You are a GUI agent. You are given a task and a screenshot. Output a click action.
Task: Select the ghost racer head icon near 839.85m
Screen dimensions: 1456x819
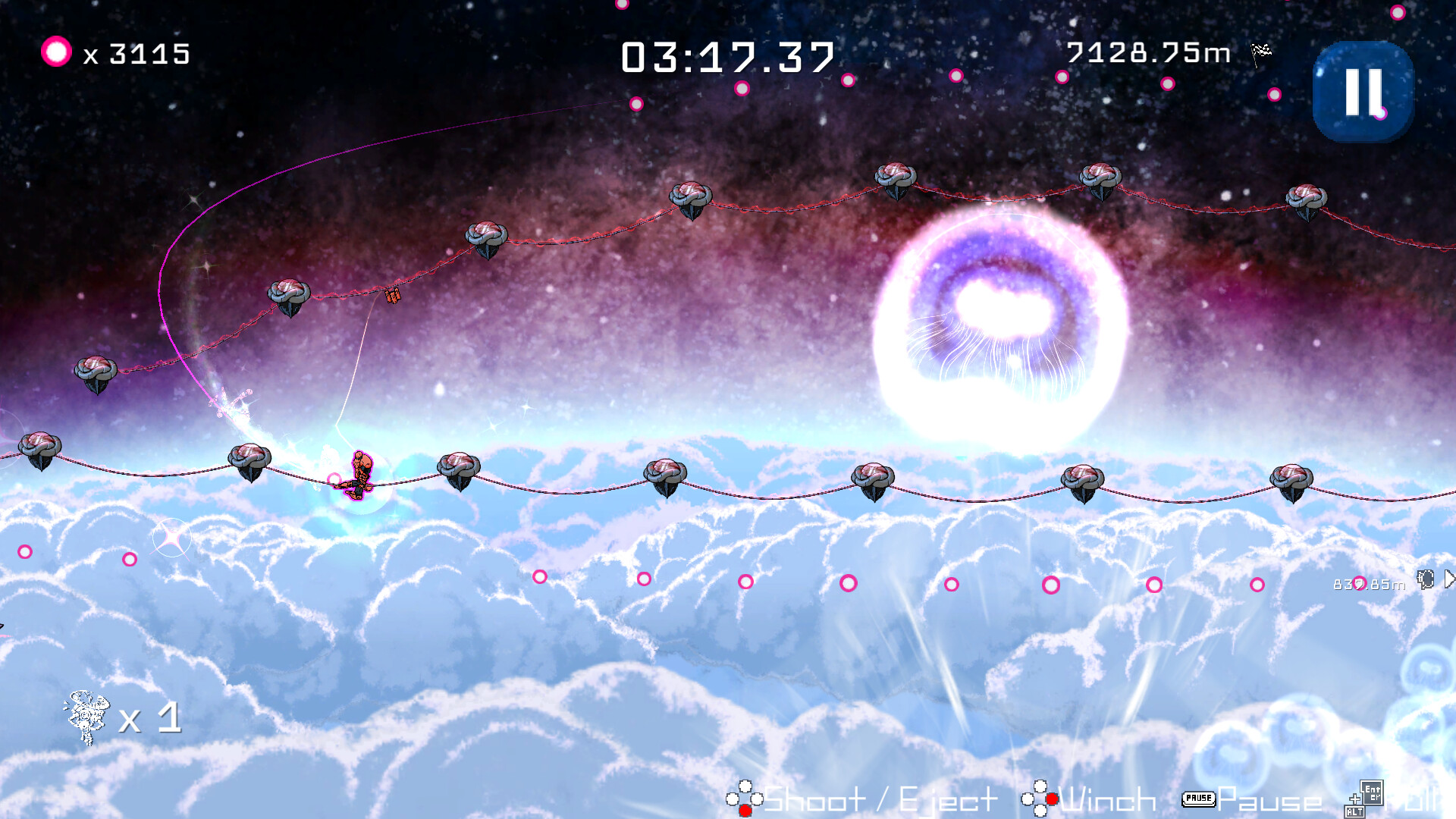[1425, 579]
